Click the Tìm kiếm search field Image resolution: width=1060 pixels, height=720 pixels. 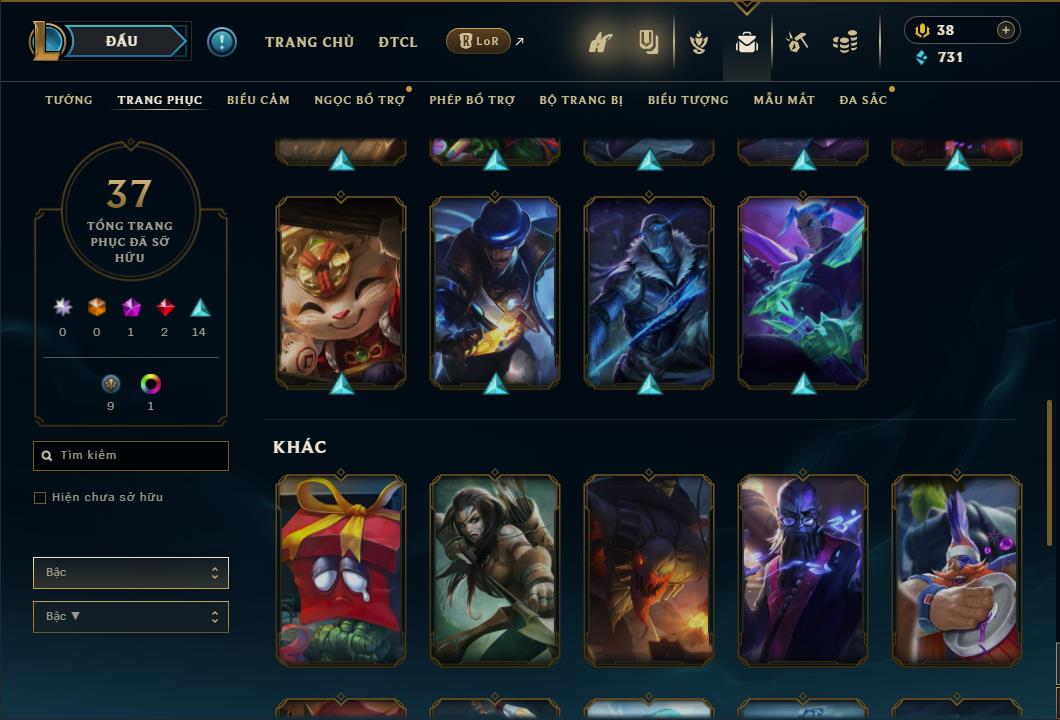tap(131, 456)
